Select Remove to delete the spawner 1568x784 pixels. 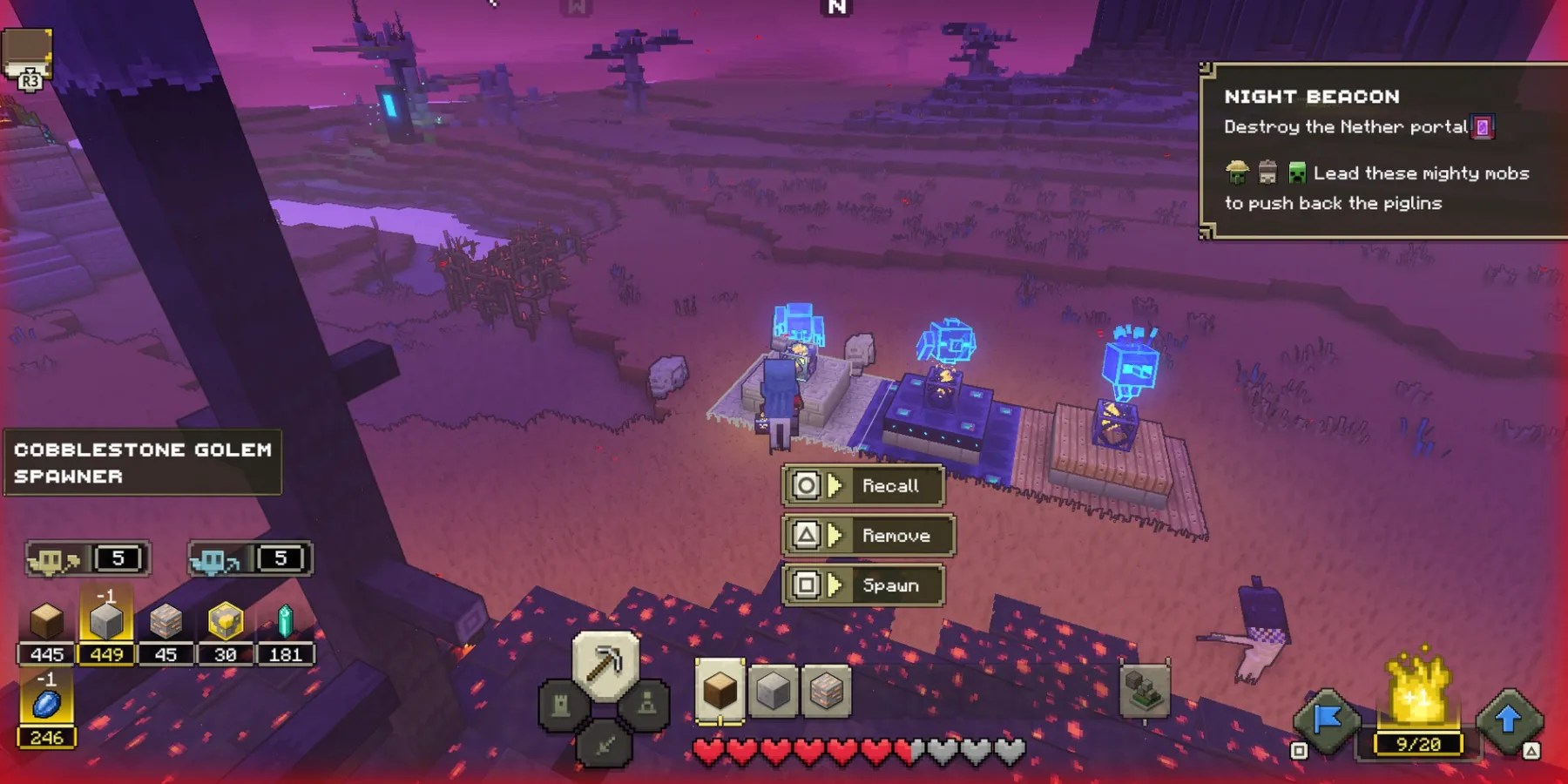click(868, 535)
